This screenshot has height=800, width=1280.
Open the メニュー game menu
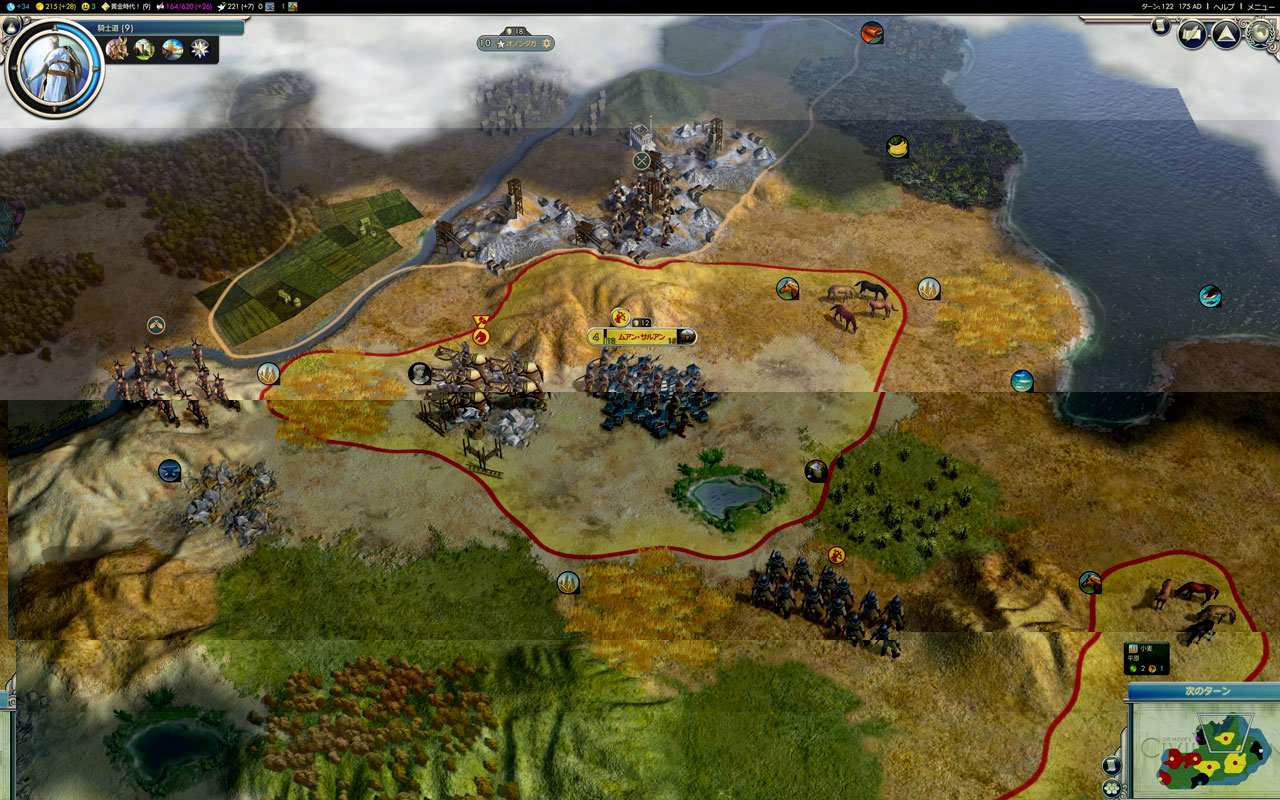point(1260,6)
